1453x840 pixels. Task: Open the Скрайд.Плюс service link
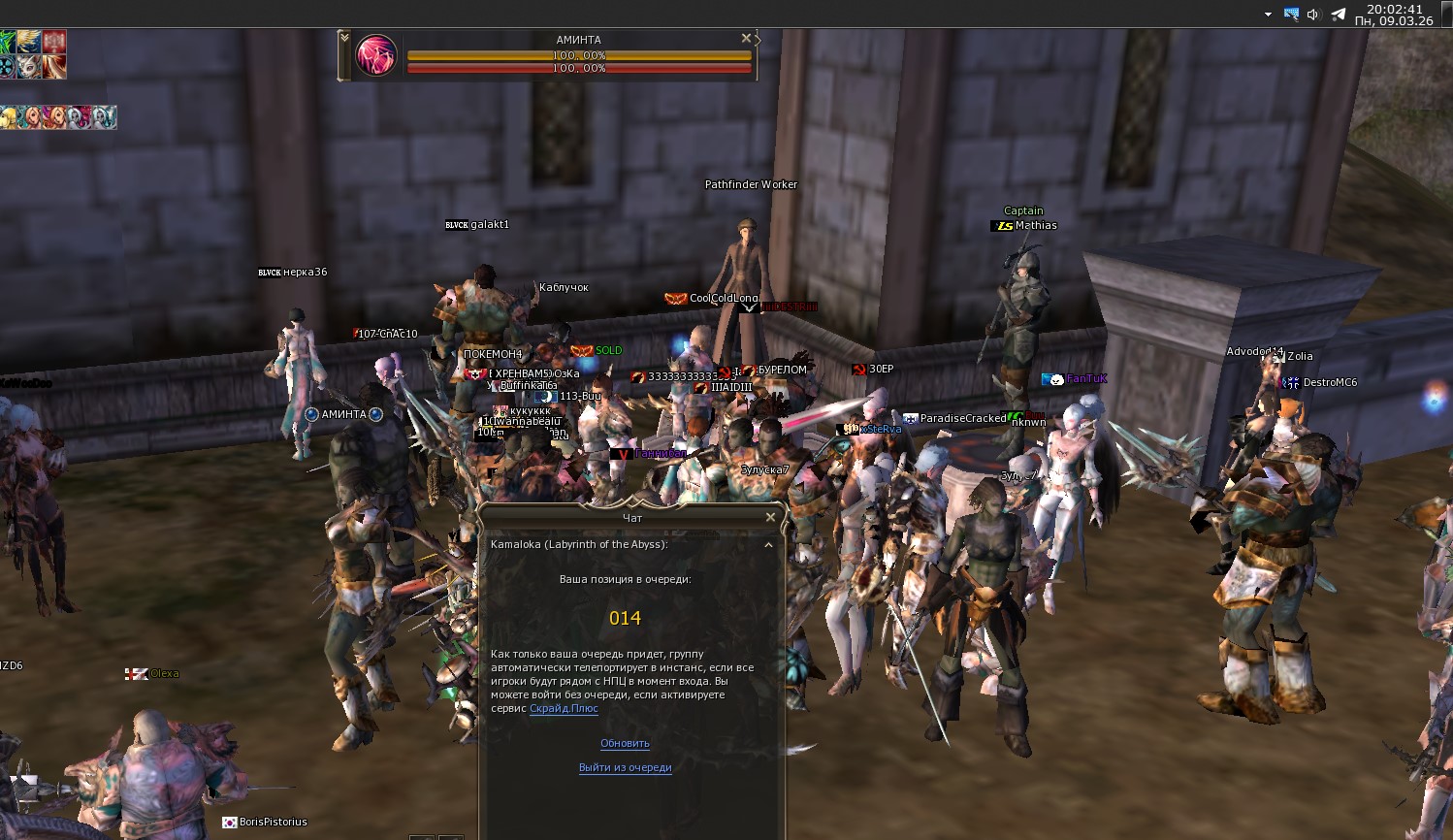pyautogui.click(x=563, y=709)
